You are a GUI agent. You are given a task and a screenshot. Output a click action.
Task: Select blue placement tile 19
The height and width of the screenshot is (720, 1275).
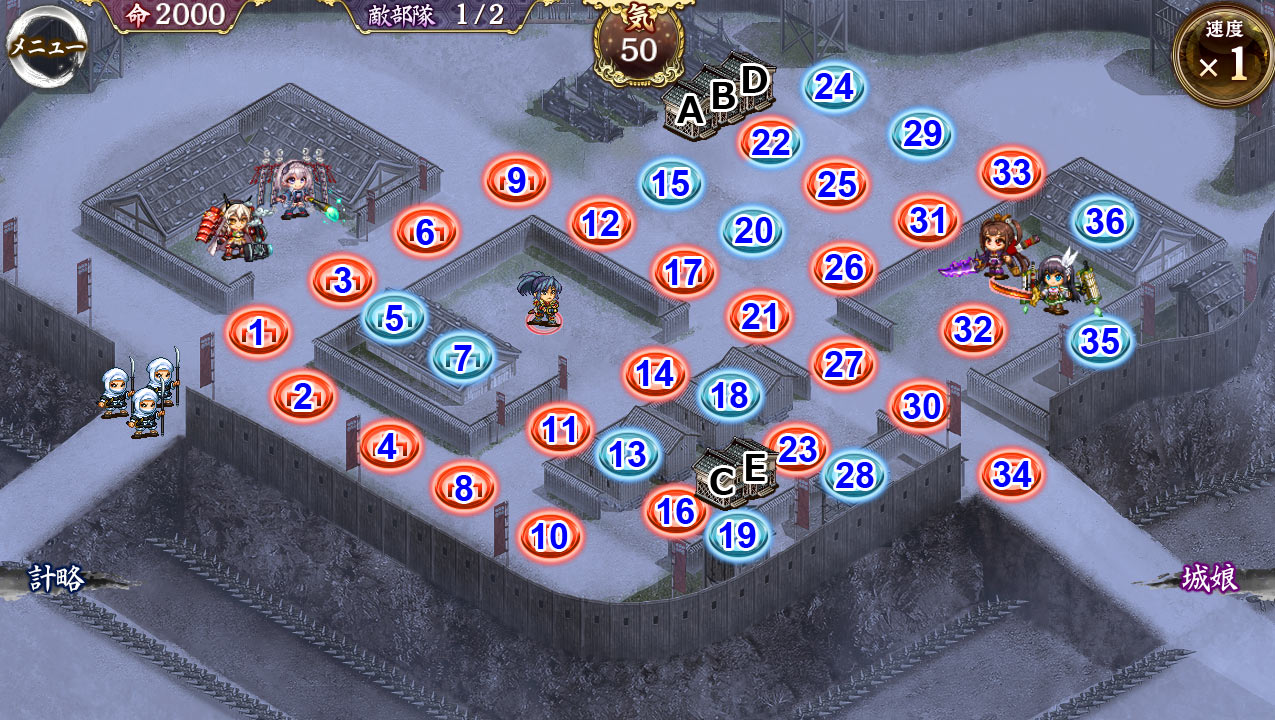[x=738, y=537]
